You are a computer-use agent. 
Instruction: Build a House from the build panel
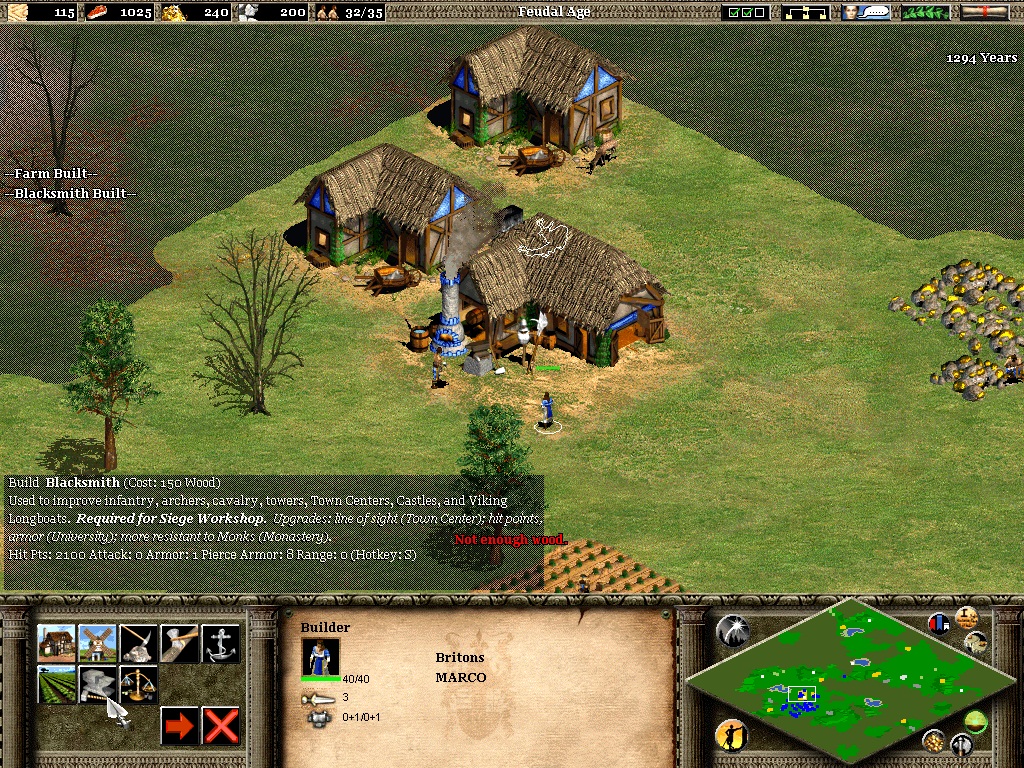57,644
